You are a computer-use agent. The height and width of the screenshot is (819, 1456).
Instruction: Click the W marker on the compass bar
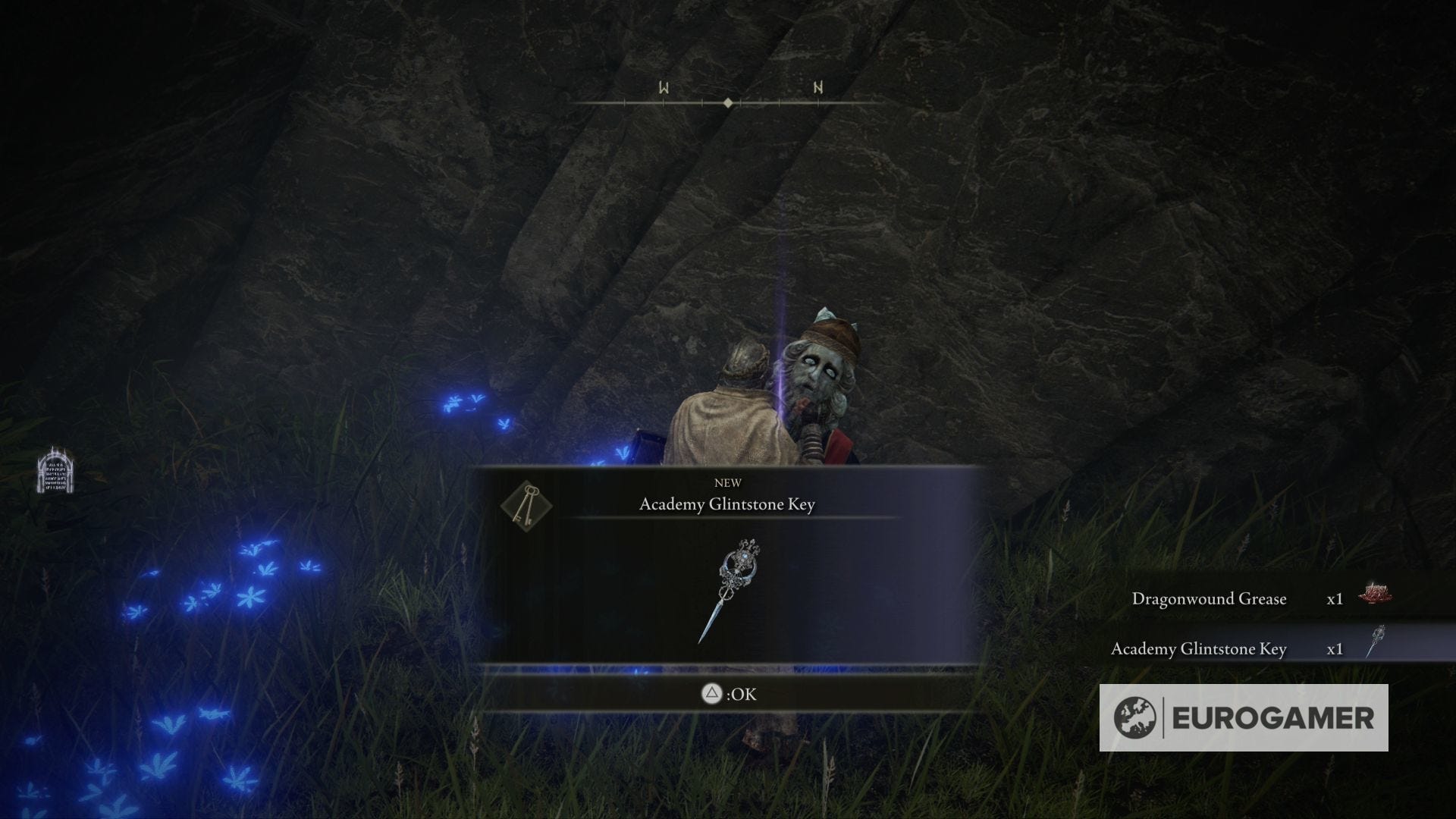pos(664,88)
